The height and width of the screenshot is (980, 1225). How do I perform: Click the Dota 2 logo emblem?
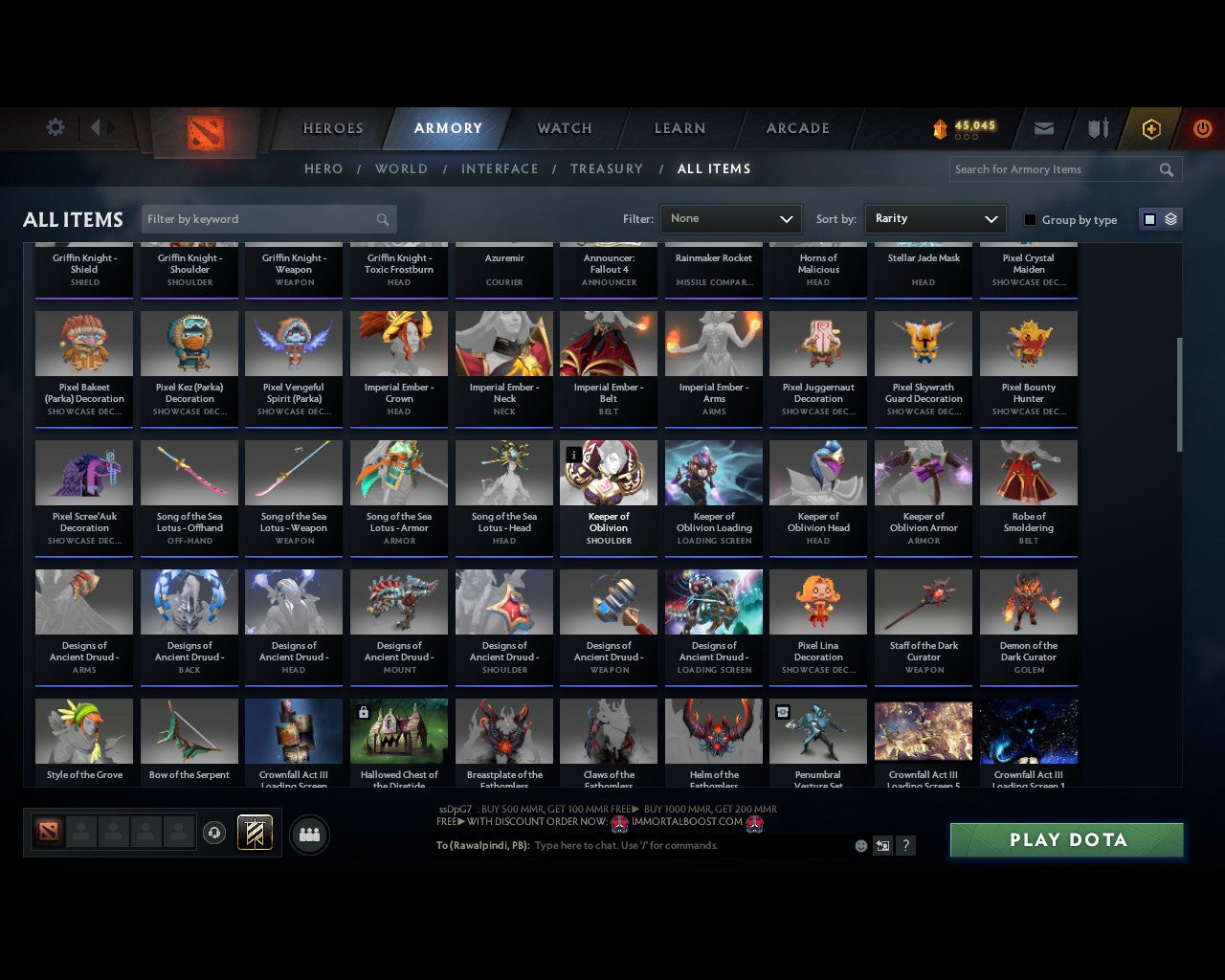click(x=204, y=134)
